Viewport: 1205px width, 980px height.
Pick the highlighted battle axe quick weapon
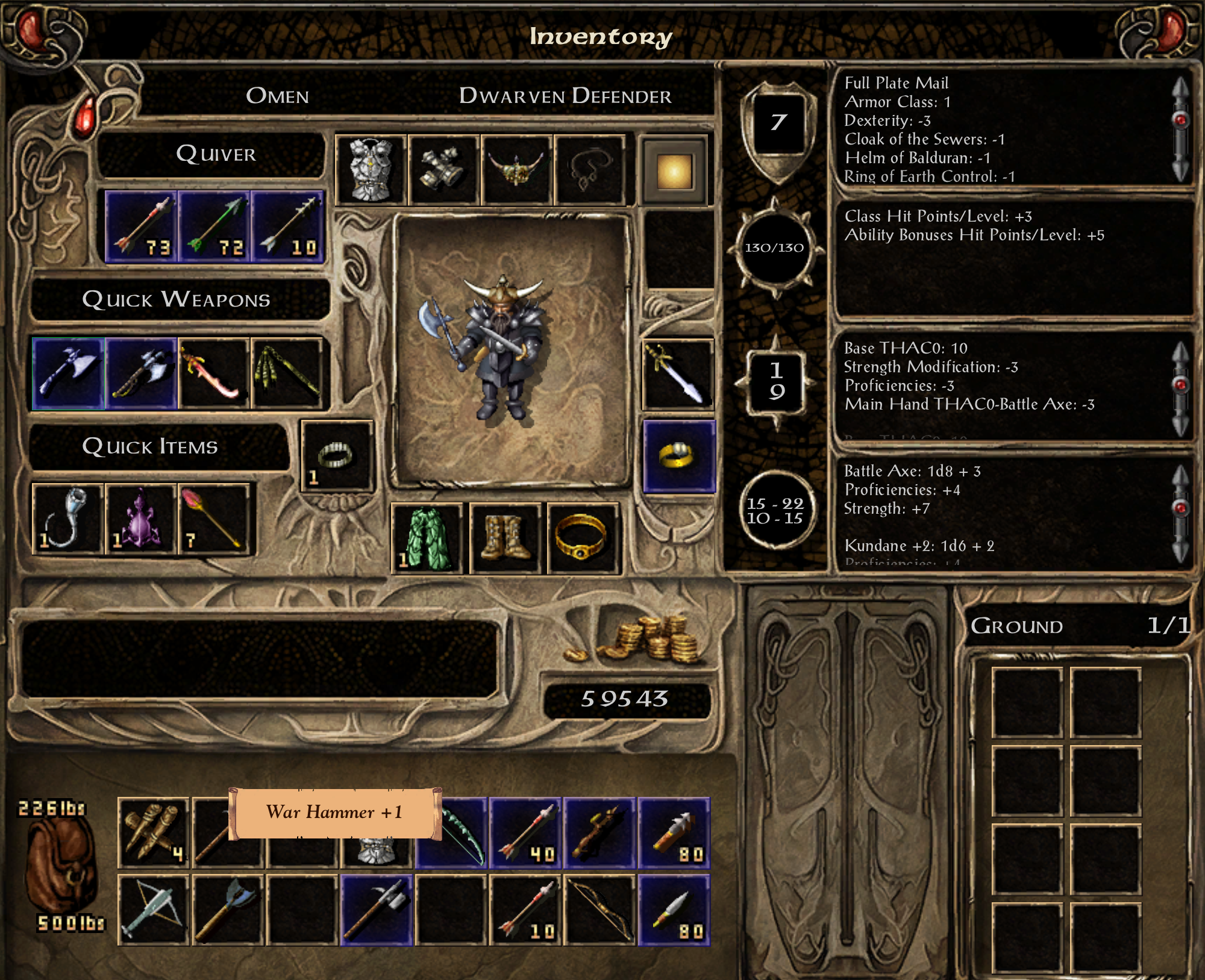click(x=68, y=373)
